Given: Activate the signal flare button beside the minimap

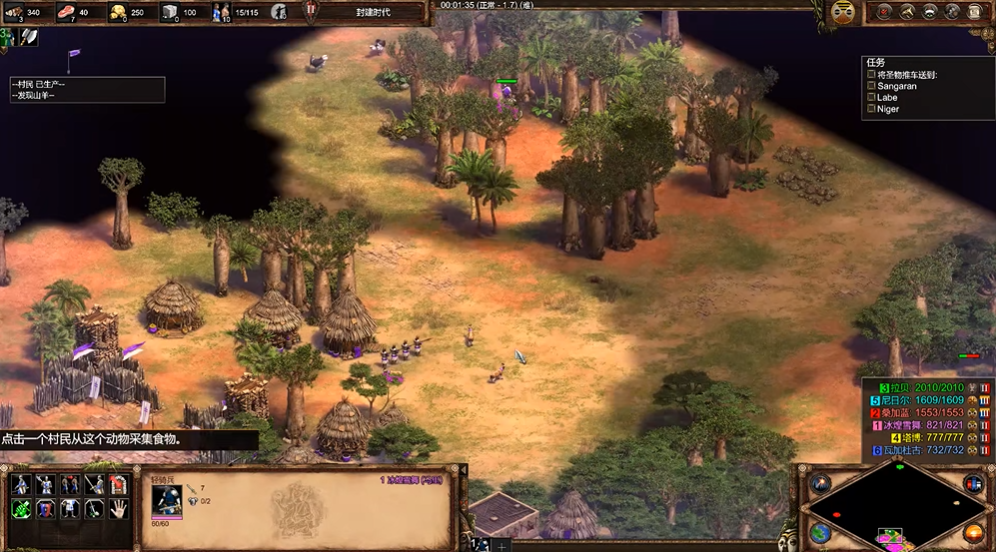Looking at the screenshot, I should coord(821,485).
